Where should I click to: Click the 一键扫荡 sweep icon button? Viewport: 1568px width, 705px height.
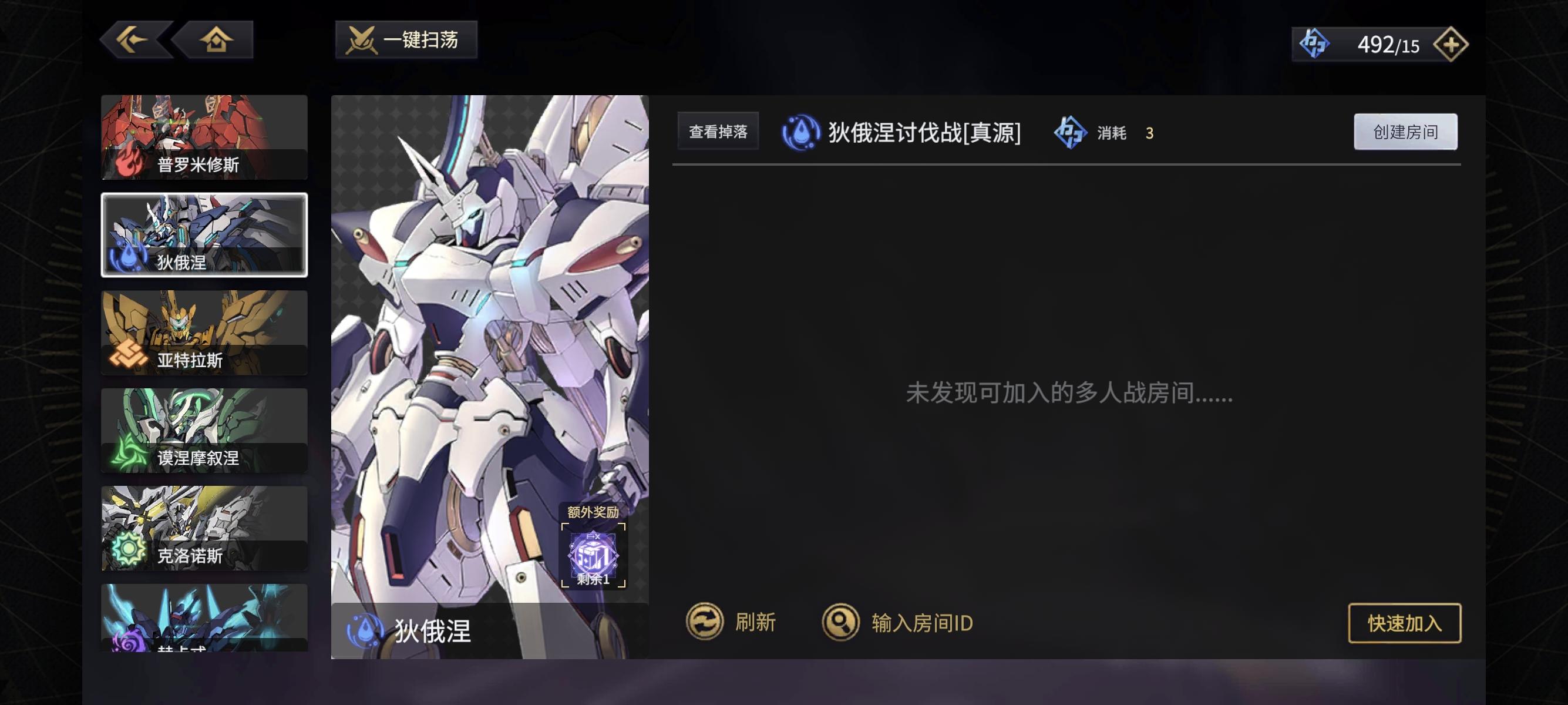coord(405,40)
